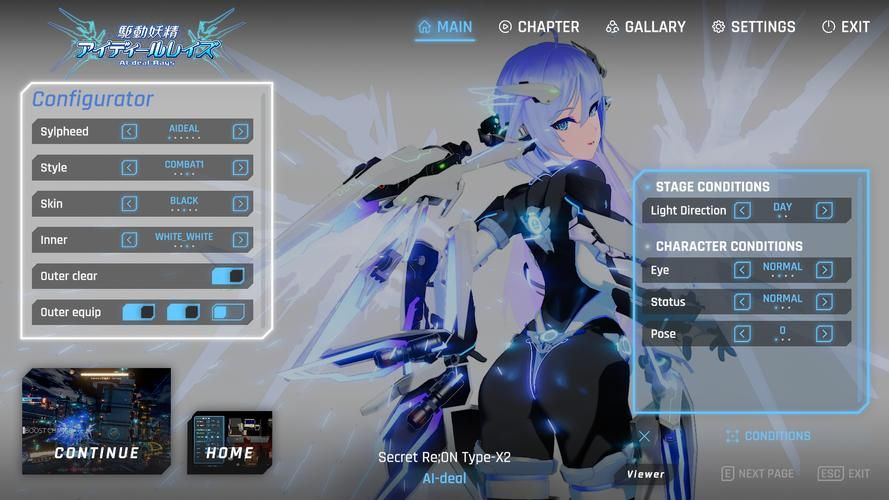Screen dimensions: 889x500
Task: Advance Status to the next option
Action: click(824, 302)
